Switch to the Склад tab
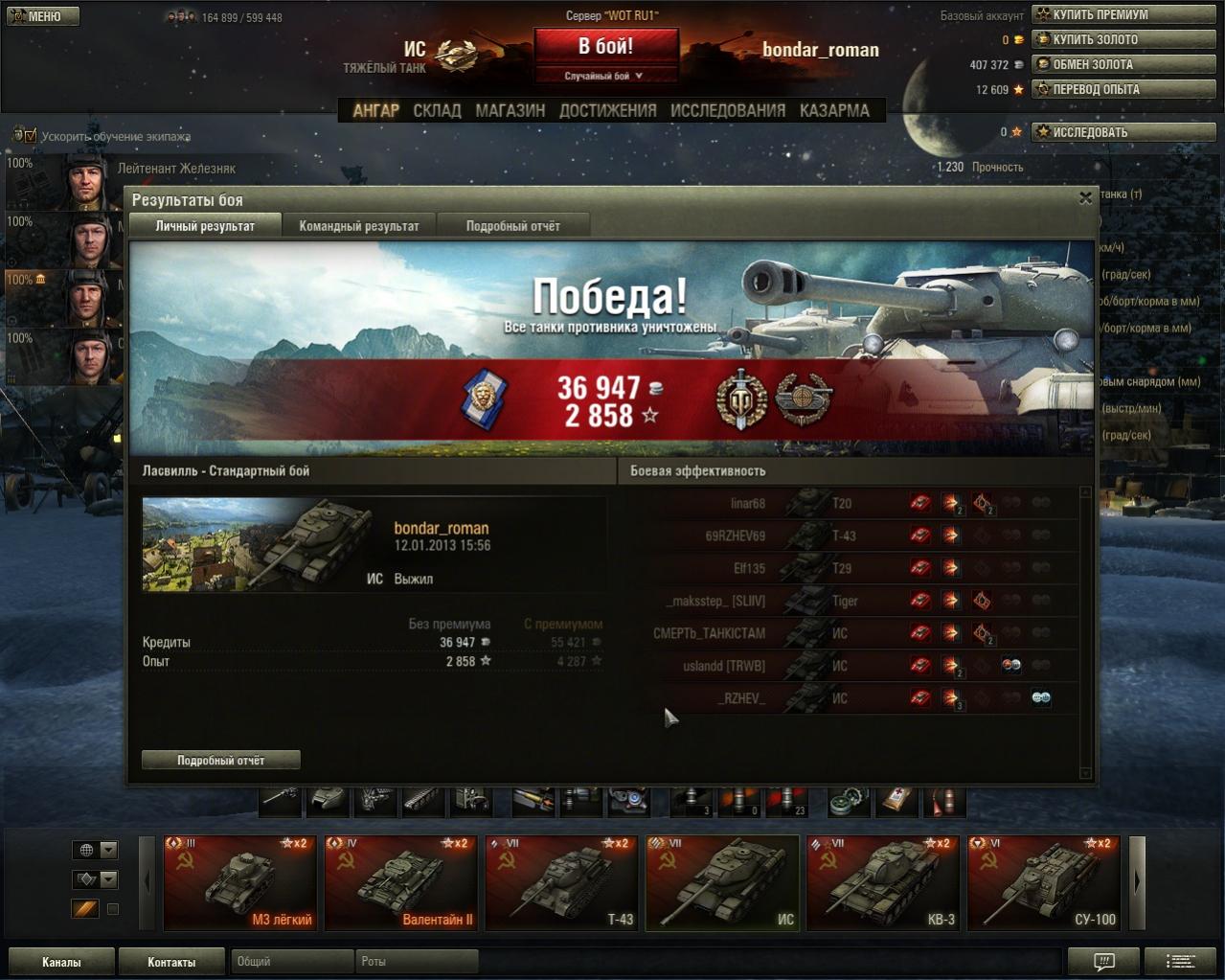The image size is (1225, 980). (437, 110)
